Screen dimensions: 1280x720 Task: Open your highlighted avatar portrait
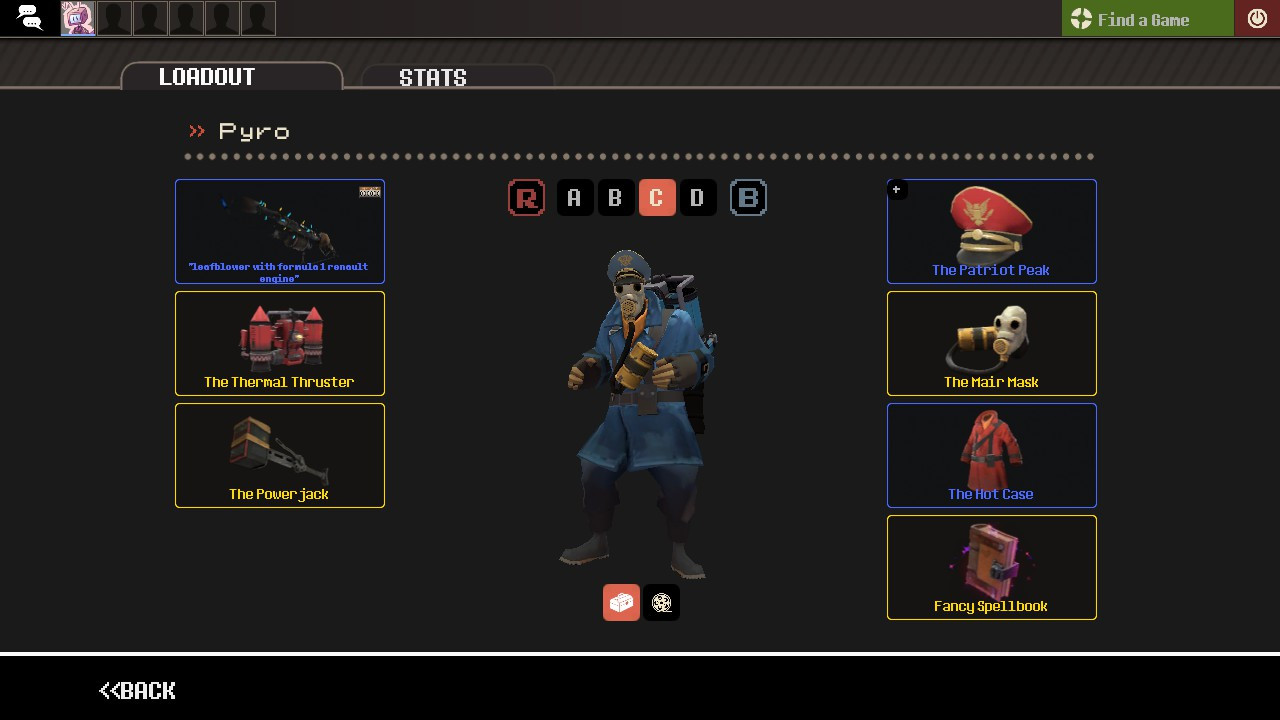click(x=78, y=17)
